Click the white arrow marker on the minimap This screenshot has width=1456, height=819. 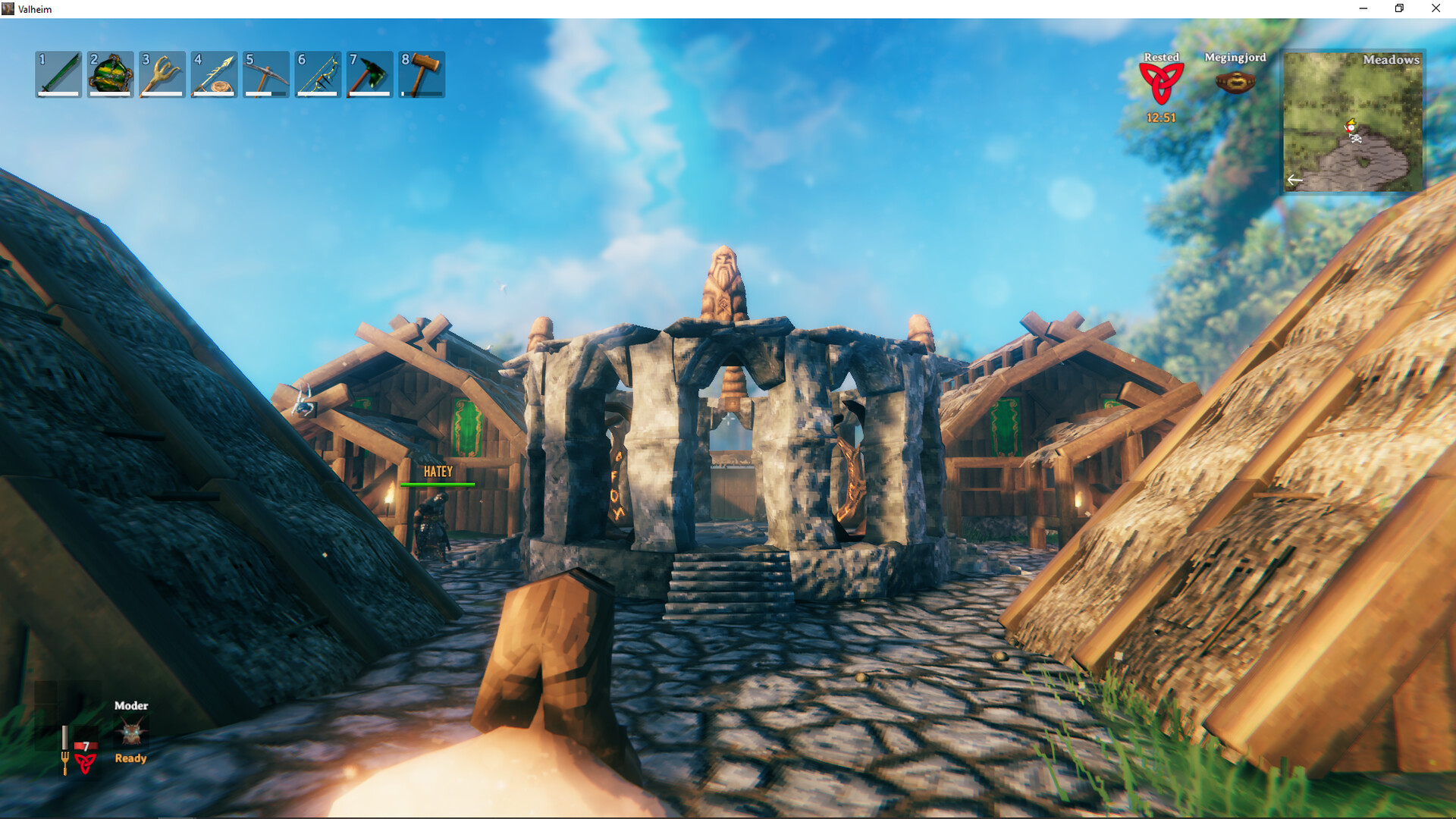(1295, 180)
